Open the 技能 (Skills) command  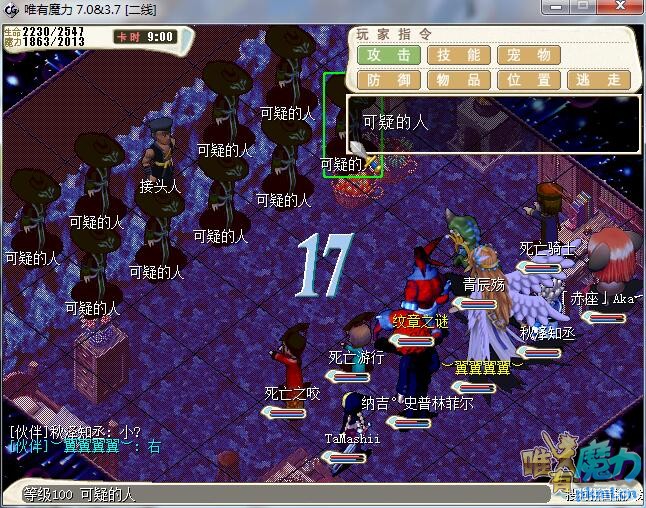pos(459,55)
